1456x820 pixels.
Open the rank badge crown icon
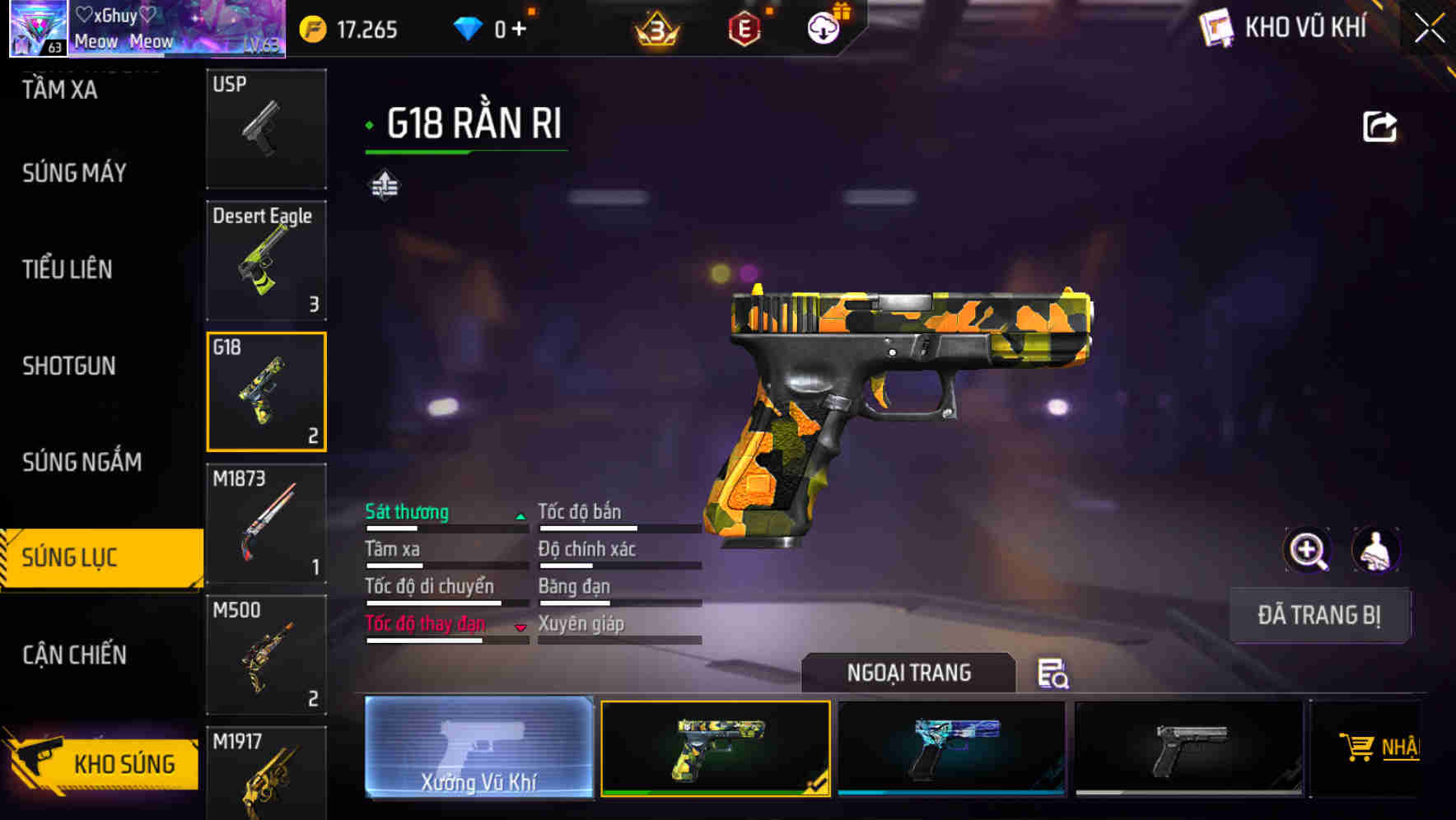[x=656, y=27]
